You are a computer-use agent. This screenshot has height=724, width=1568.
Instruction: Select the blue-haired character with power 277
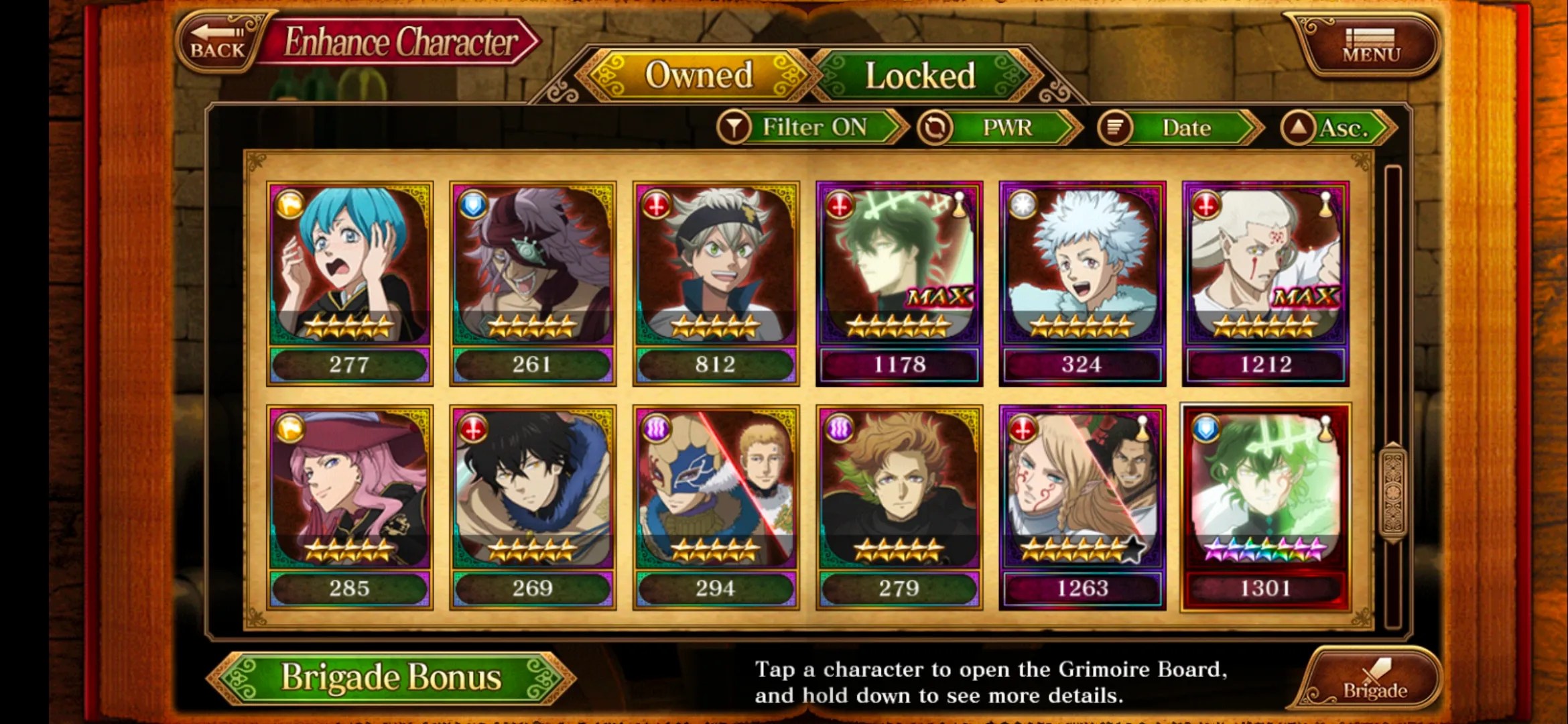coord(349,283)
